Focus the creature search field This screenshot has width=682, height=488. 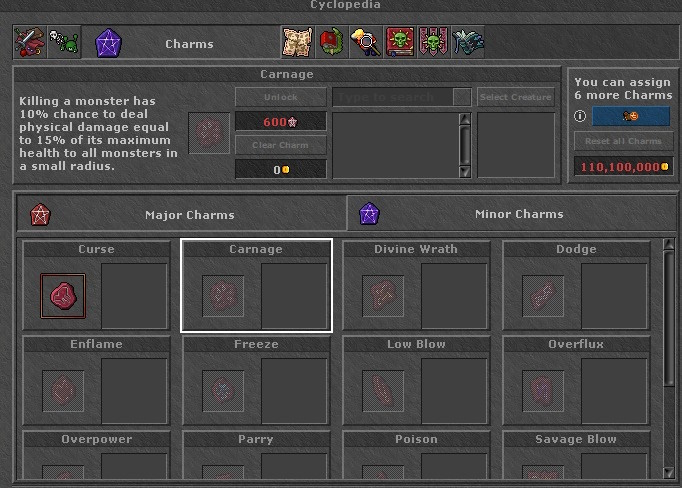click(394, 97)
